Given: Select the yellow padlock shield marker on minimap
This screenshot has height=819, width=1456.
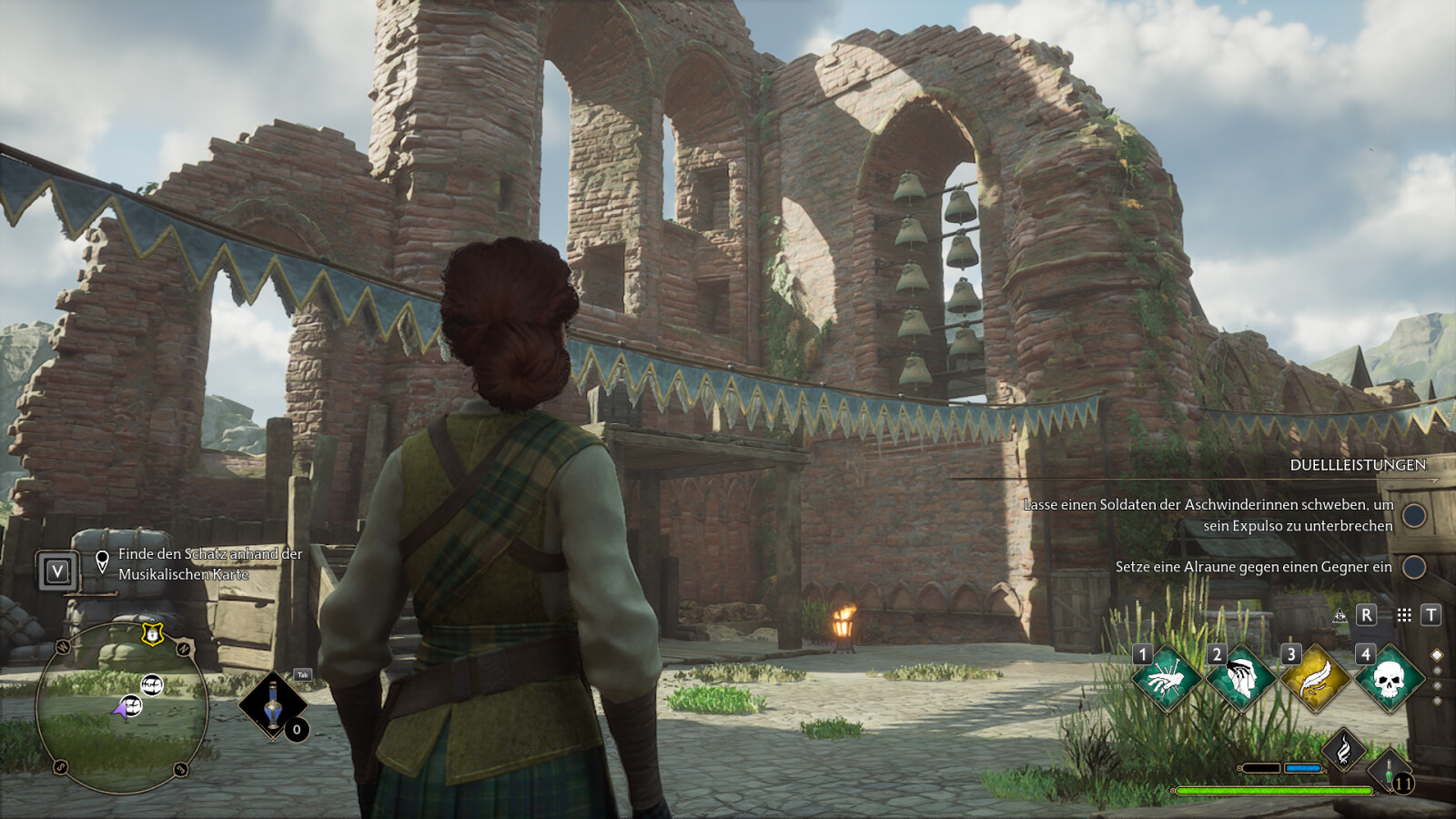Looking at the screenshot, I should pos(153,634).
